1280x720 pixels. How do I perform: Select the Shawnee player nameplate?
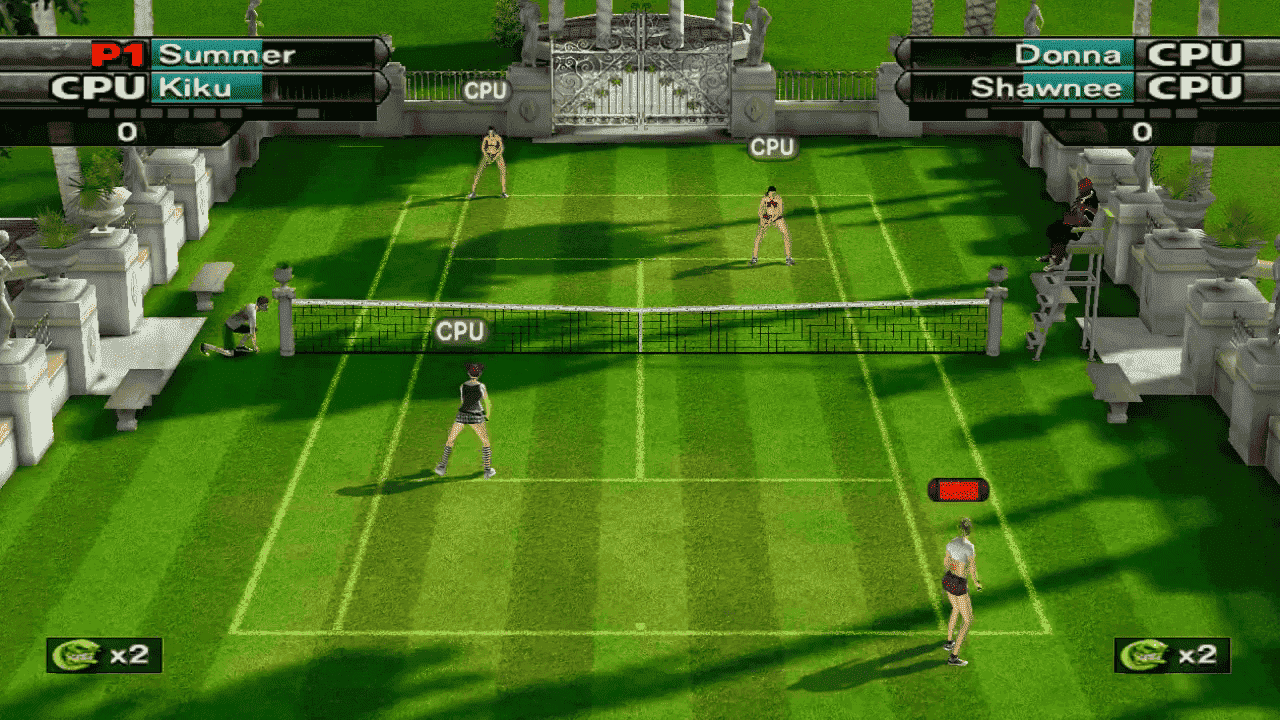click(x=1050, y=88)
